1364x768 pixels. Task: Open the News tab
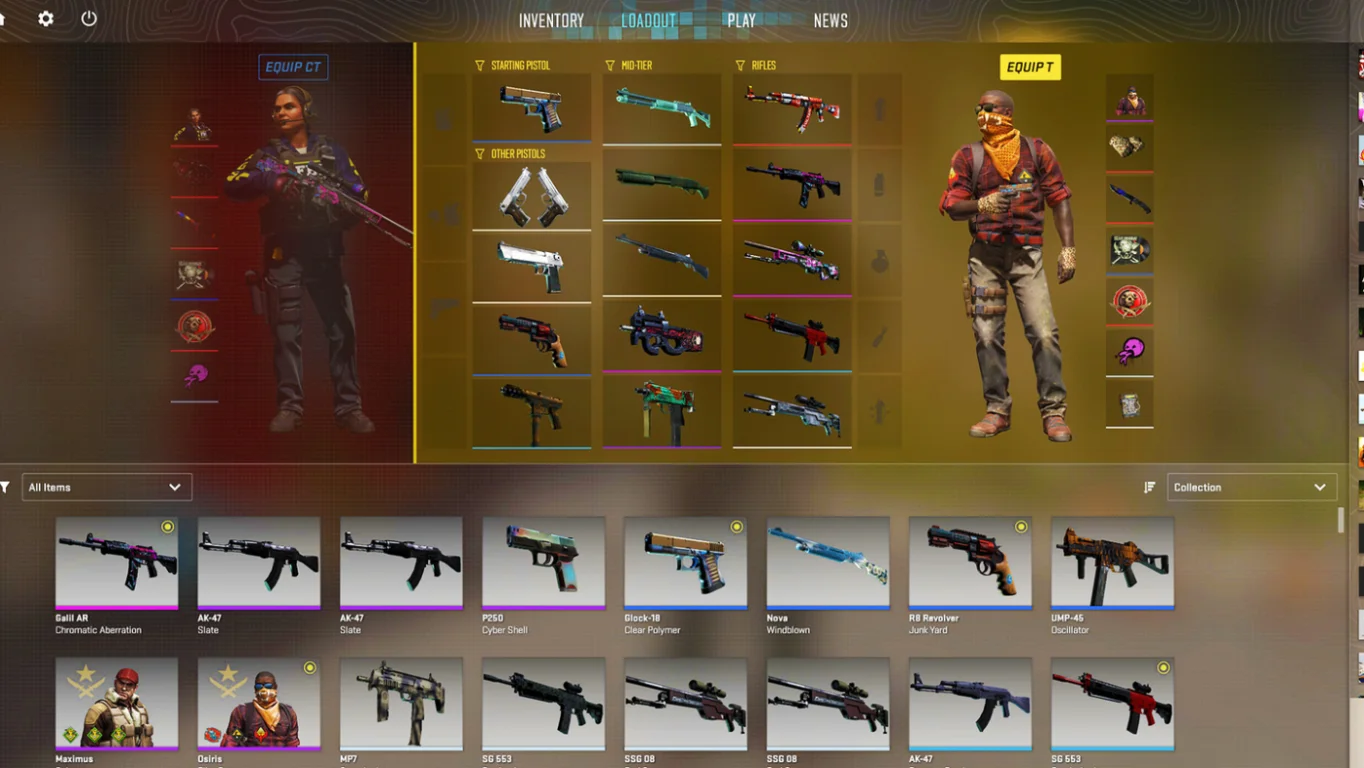coord(830,21)
